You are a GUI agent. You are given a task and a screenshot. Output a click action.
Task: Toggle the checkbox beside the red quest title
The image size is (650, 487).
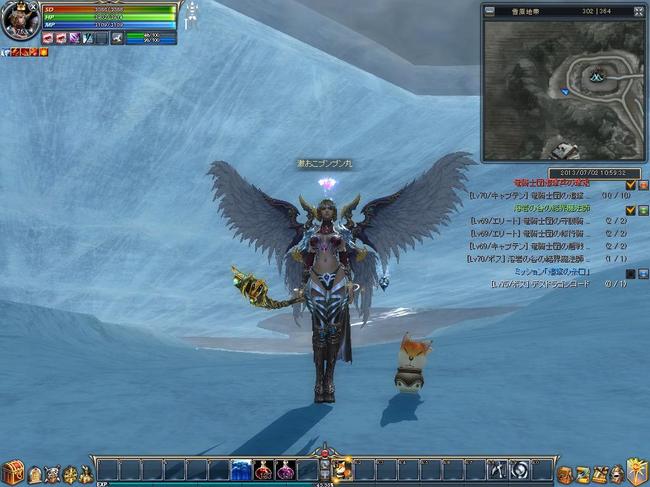tap(630, 185)
